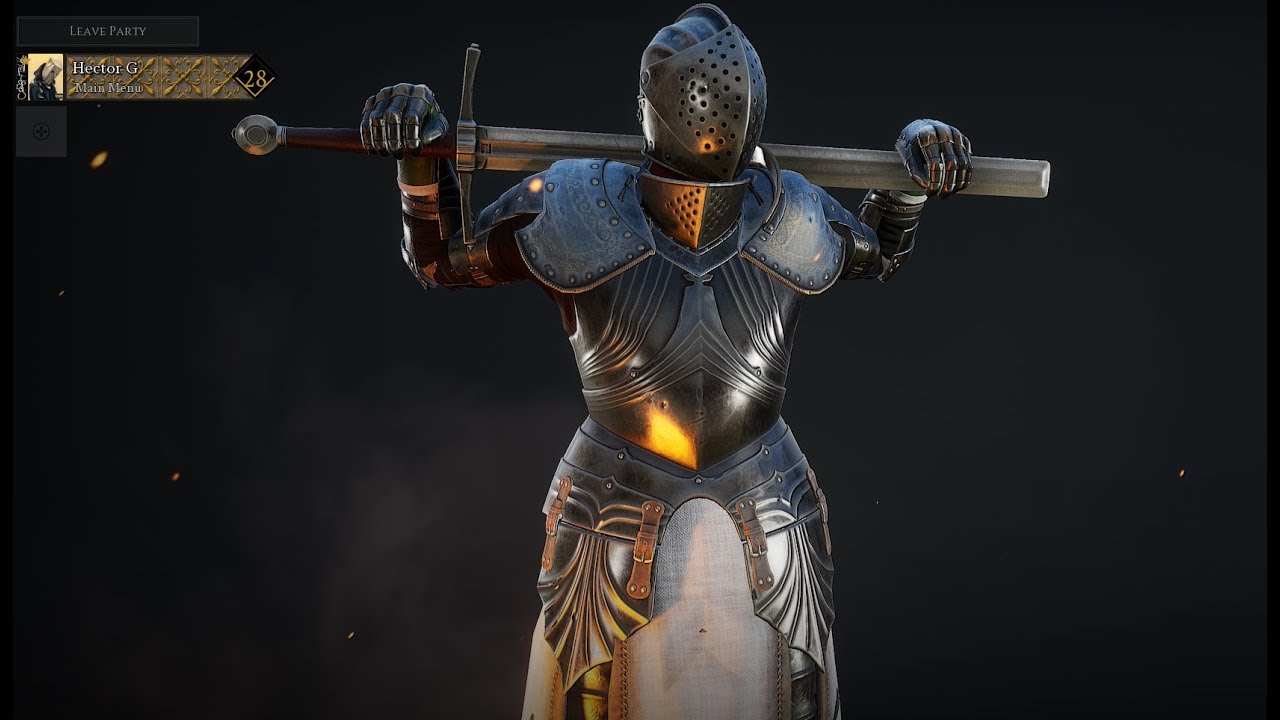Click the Leave Party button
This screenshot has width=1280, height=720.
(x=107, y=30)
